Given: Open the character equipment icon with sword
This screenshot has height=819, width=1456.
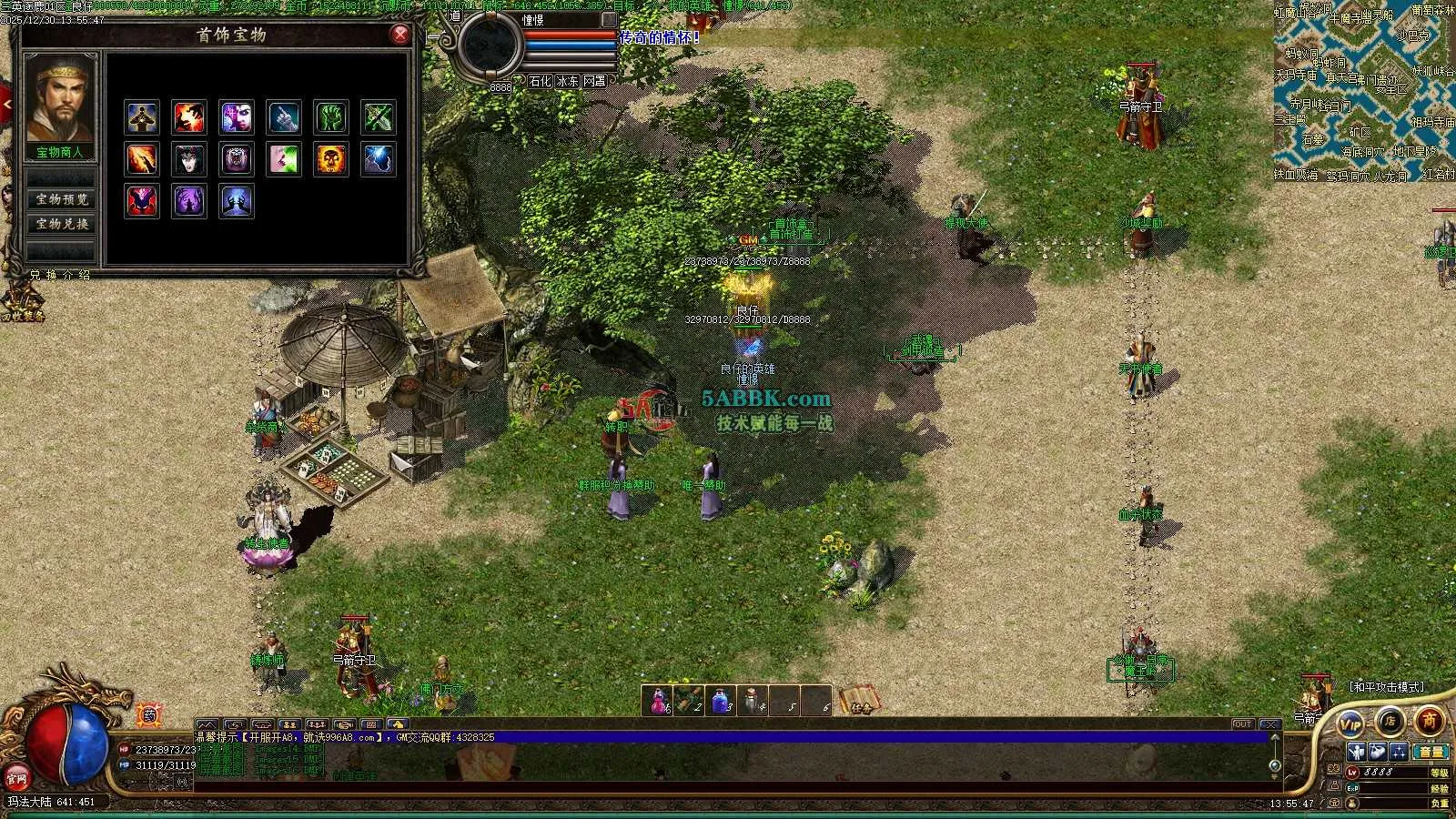Looking at the screenshot, I should [1357, 752].
